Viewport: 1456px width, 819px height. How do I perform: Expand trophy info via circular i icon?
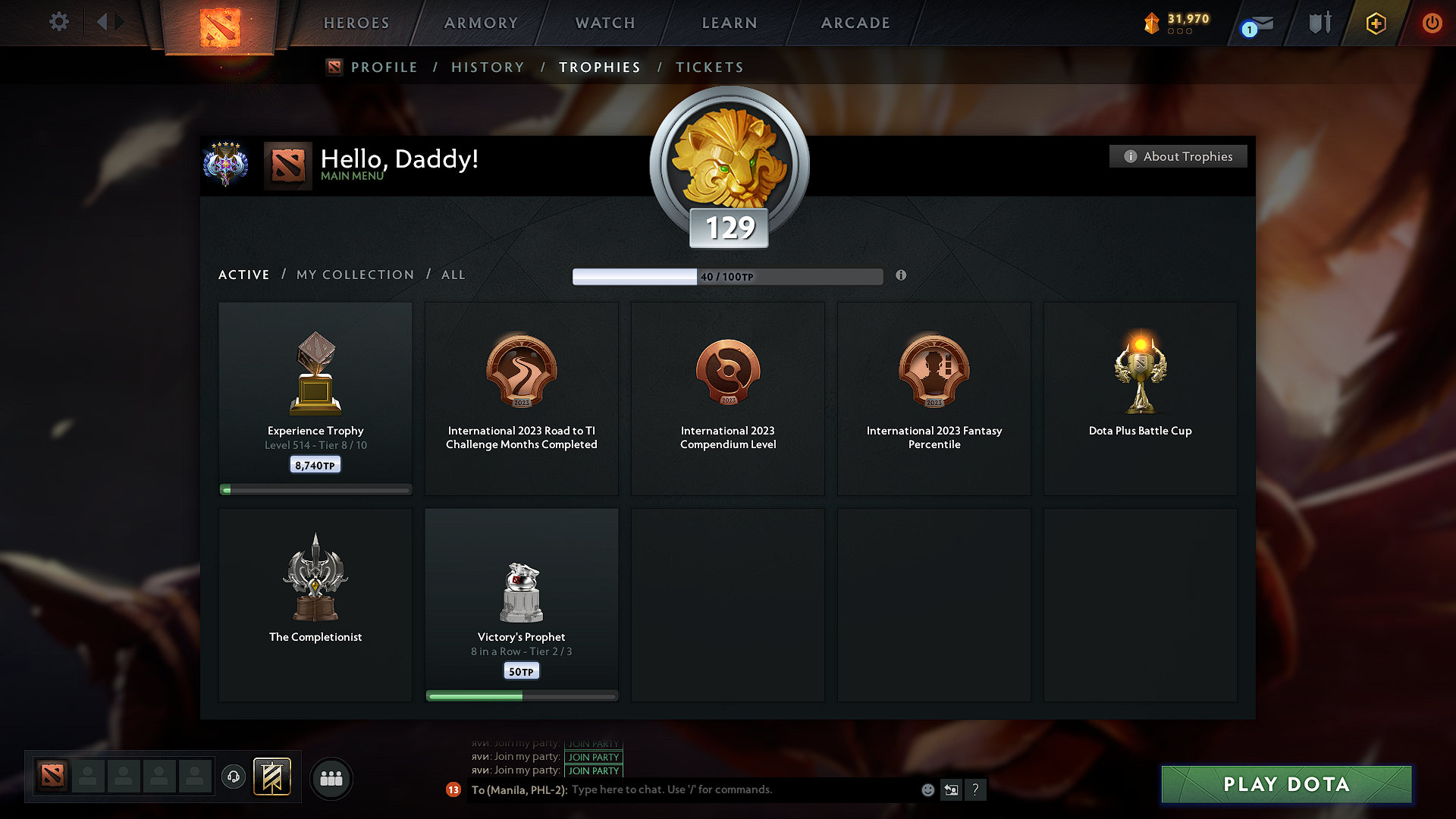(x=902, y=276)
